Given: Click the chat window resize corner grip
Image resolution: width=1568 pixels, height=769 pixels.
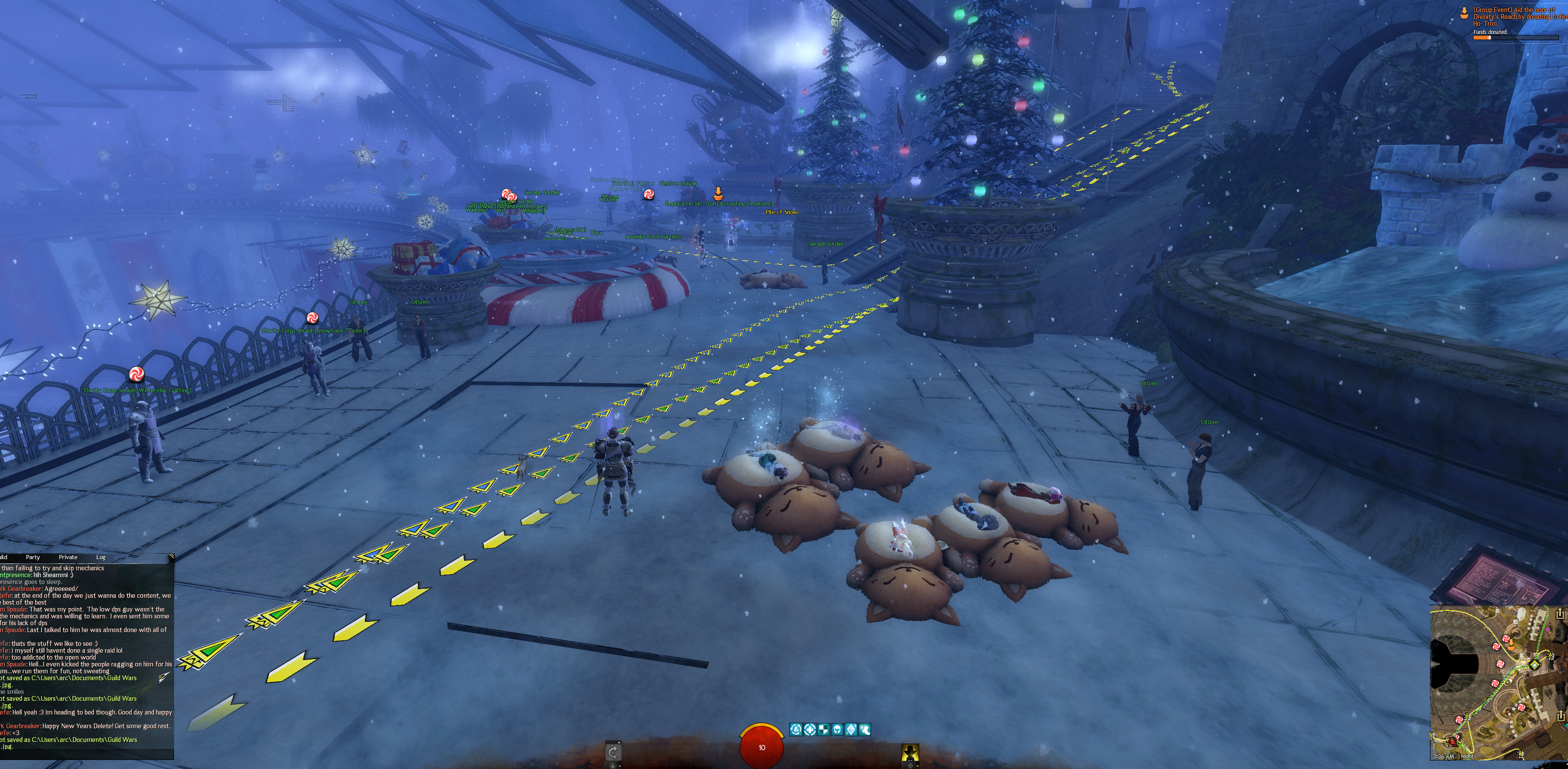Looking at the screenshot, I should [x=171, y=557].
